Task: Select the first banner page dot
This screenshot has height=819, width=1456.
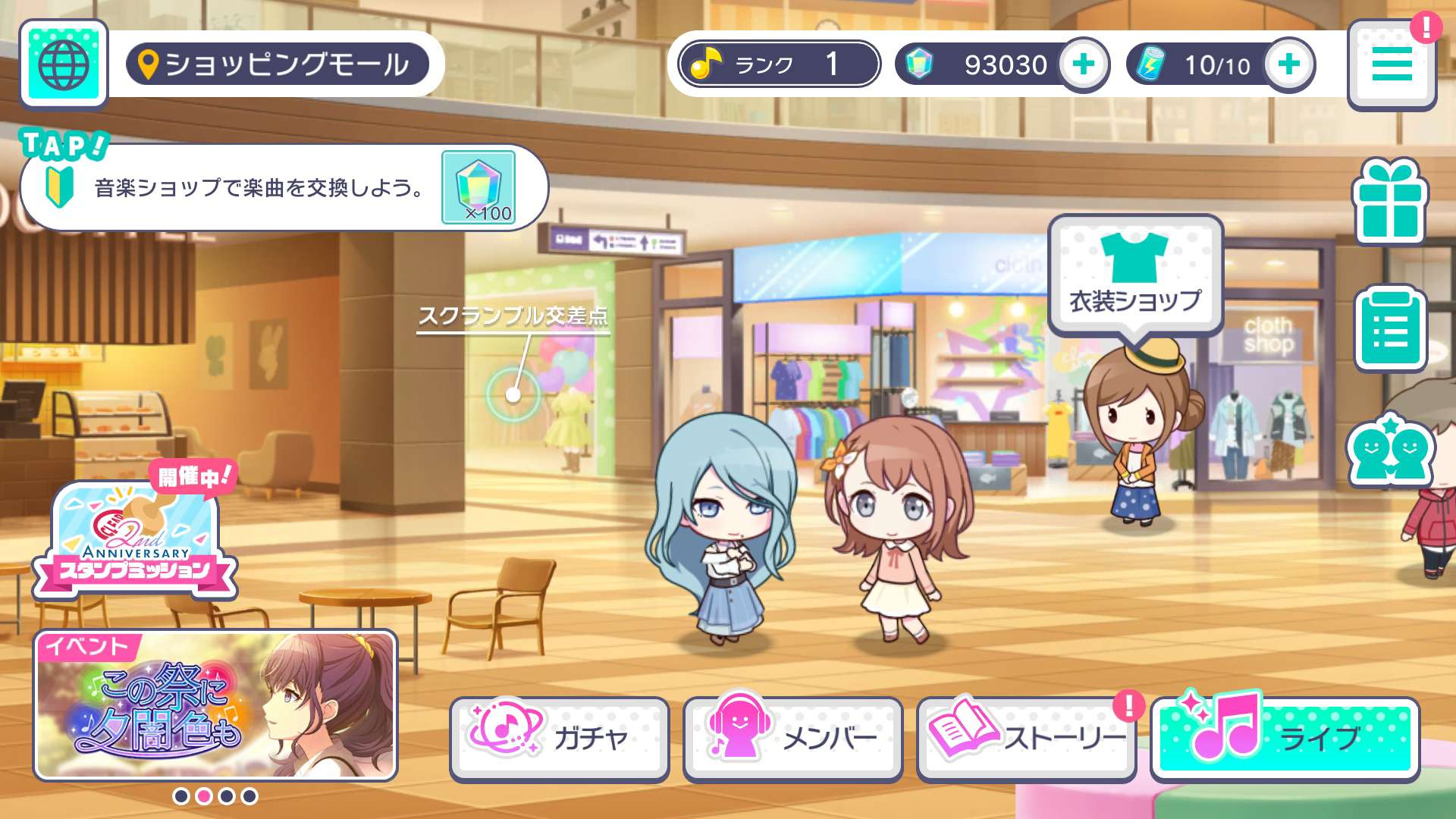Action: [181, 796]
